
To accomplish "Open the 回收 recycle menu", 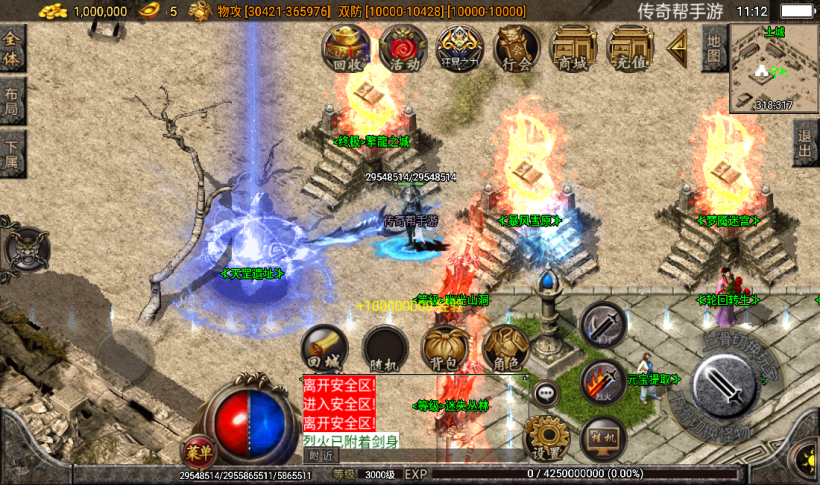I will coord(346,48).
